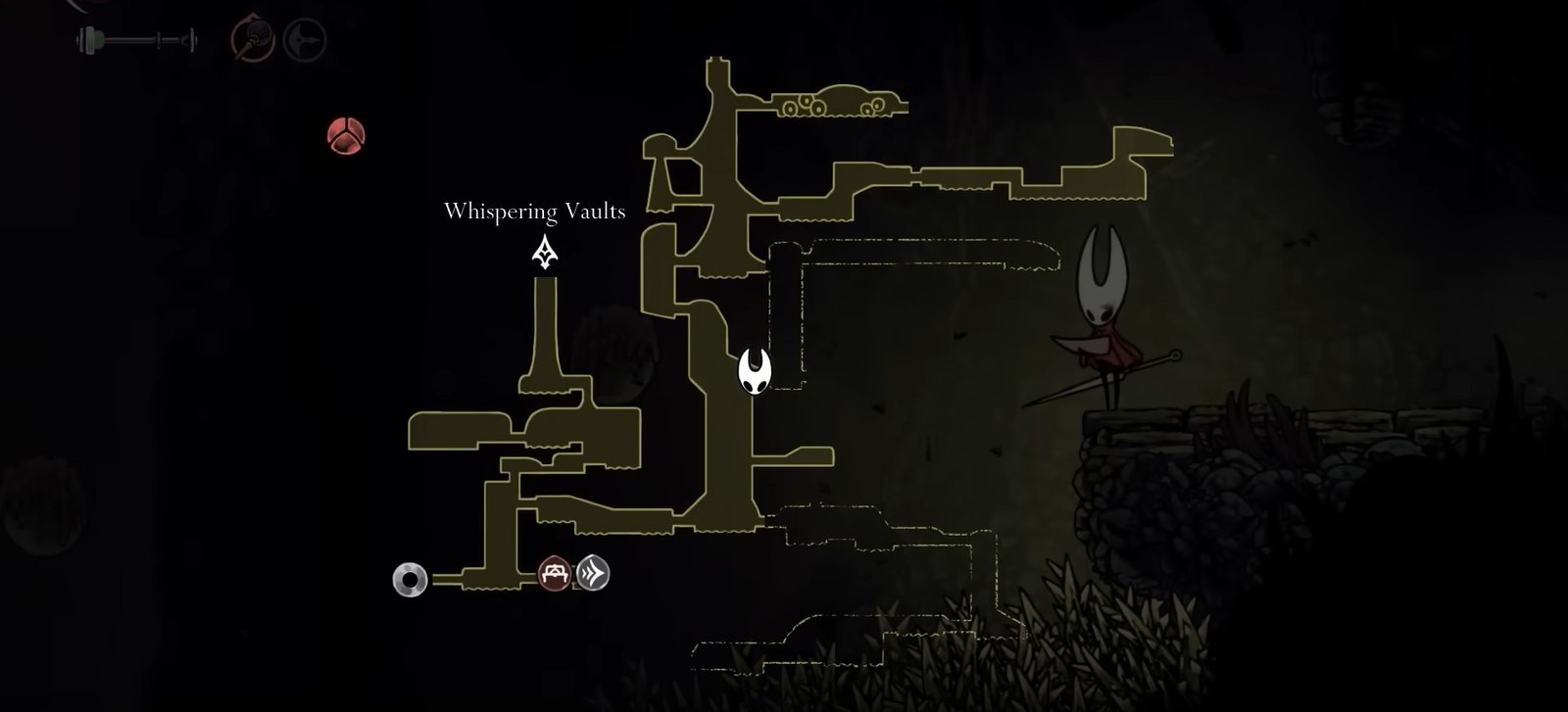Select the Whispering Vaults area emblem
Image resolution: width=1568 pixels, height=712 pixels.
tap(545, 253)
